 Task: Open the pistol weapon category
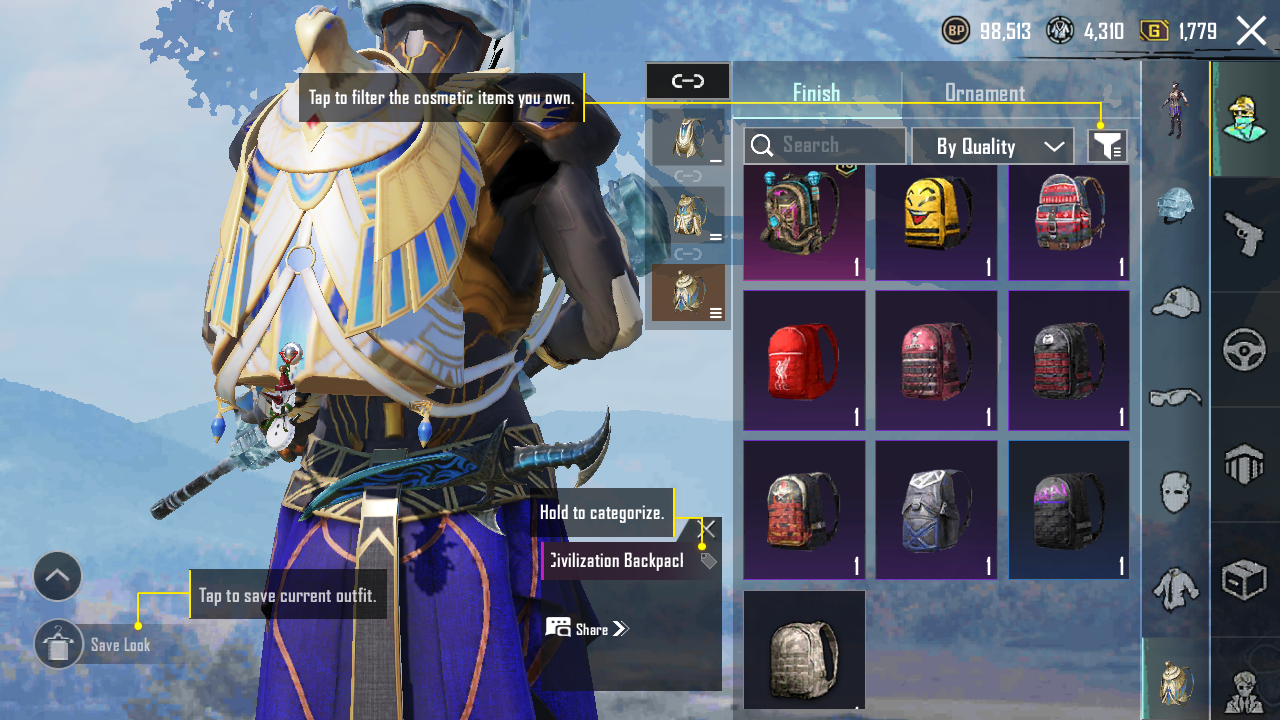pos(1245,235)
